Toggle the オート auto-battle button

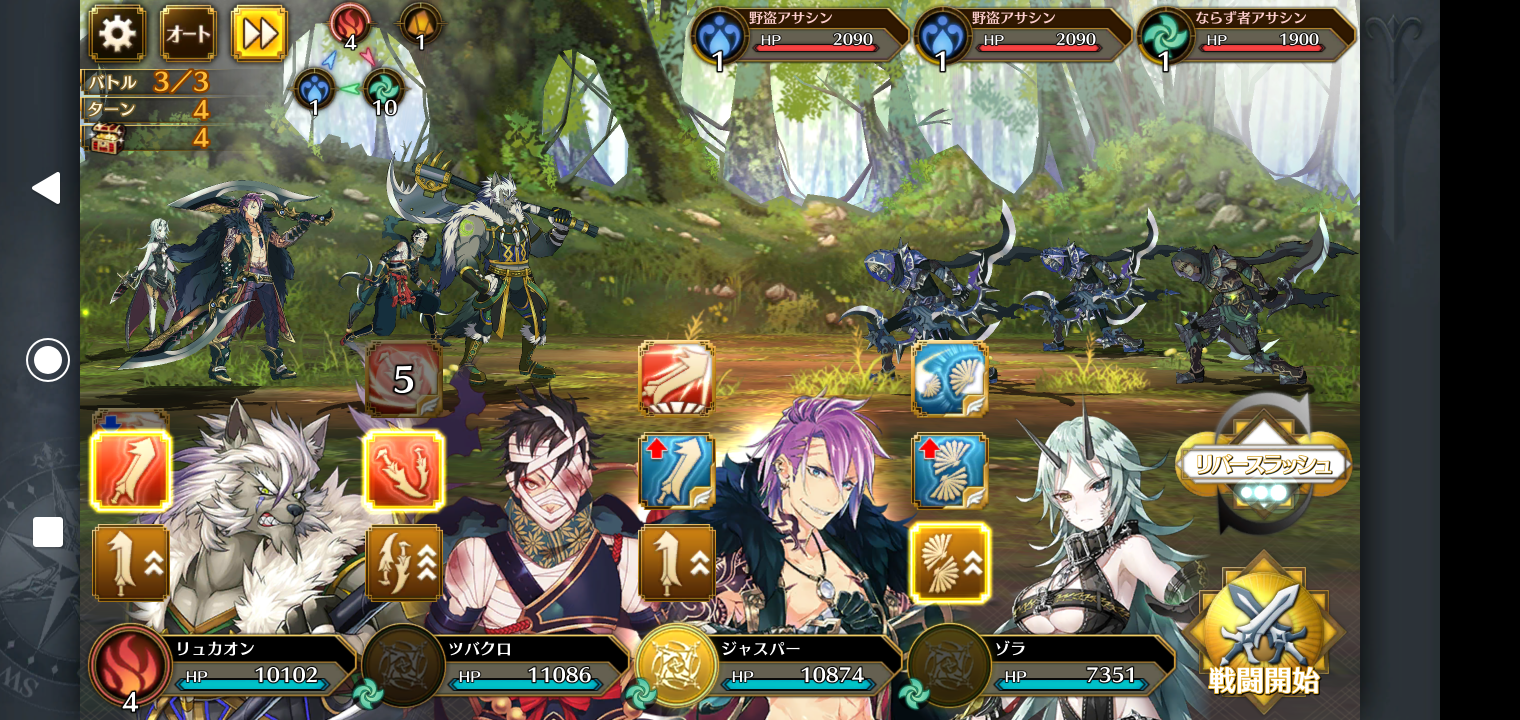[188, 34]
